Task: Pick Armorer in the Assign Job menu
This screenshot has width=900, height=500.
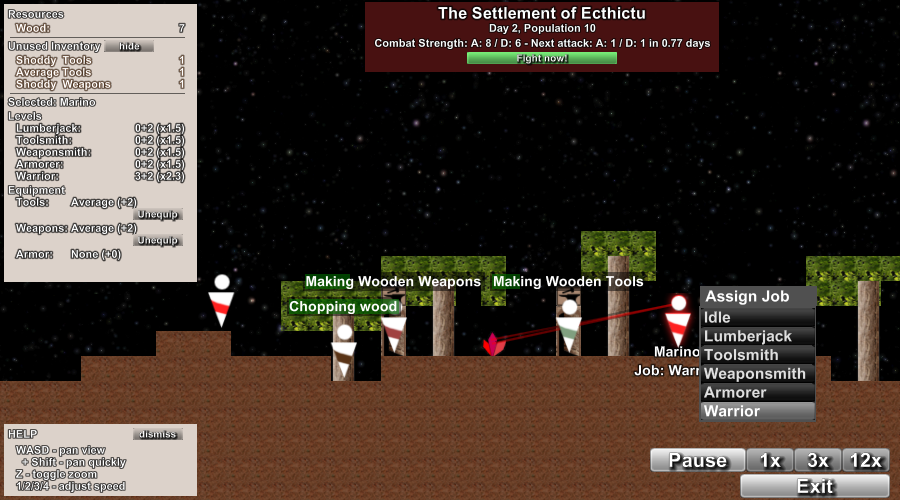Action: point(757,392)
